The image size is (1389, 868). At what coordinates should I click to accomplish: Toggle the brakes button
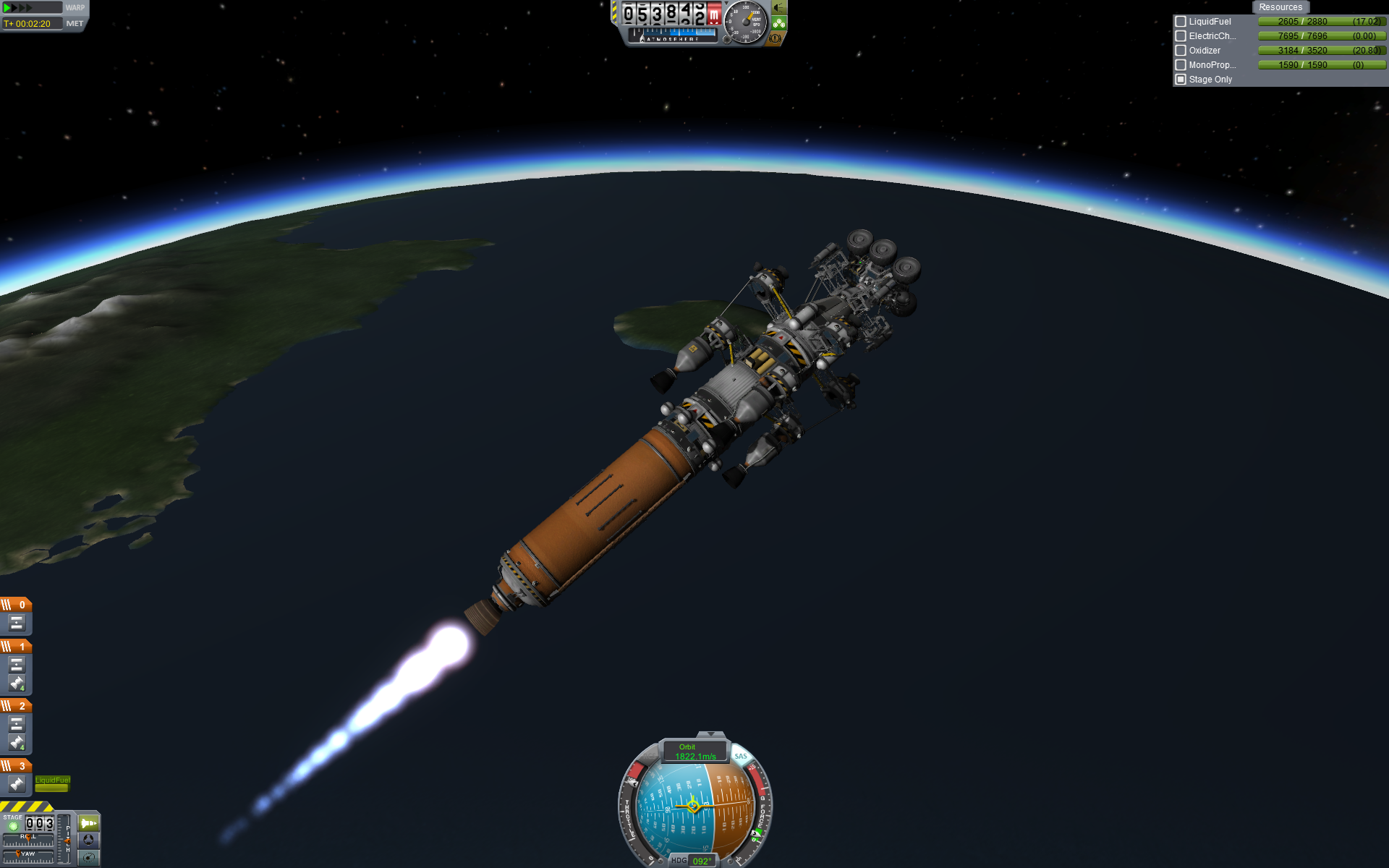pyautogui.click(x=776, y=38)
